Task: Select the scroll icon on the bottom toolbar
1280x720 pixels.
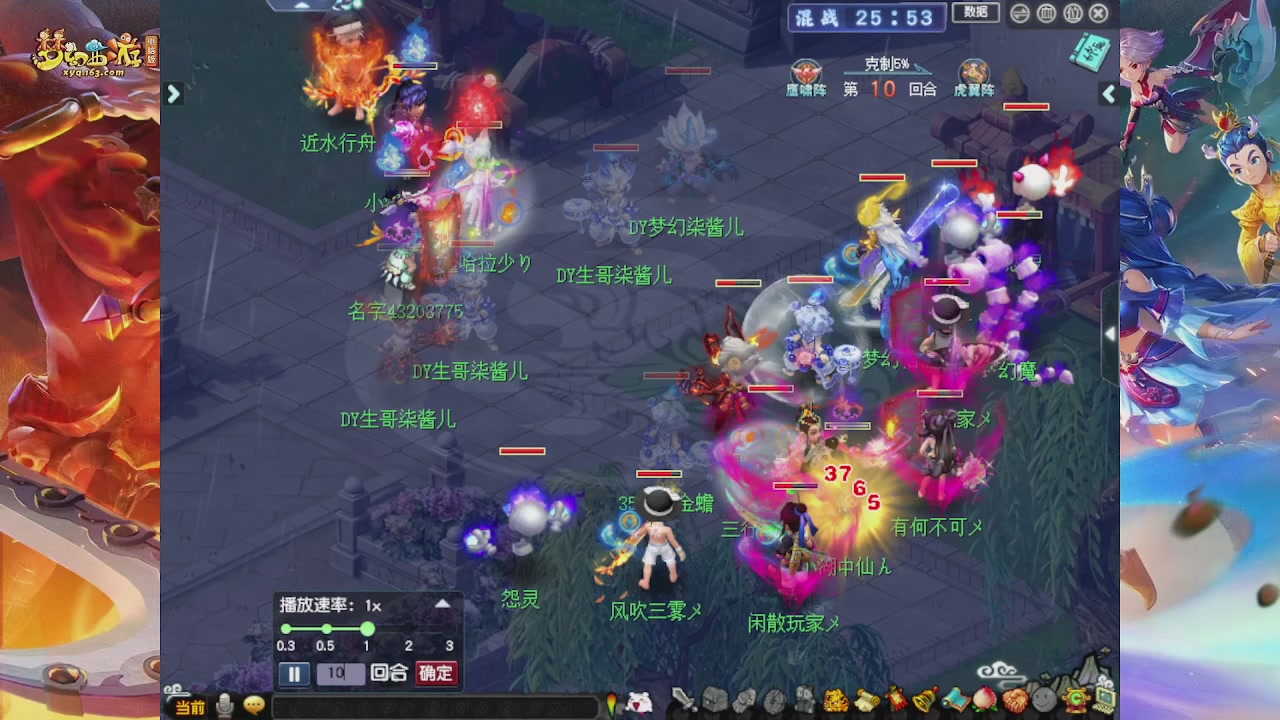Action: [x=867, y=700]
